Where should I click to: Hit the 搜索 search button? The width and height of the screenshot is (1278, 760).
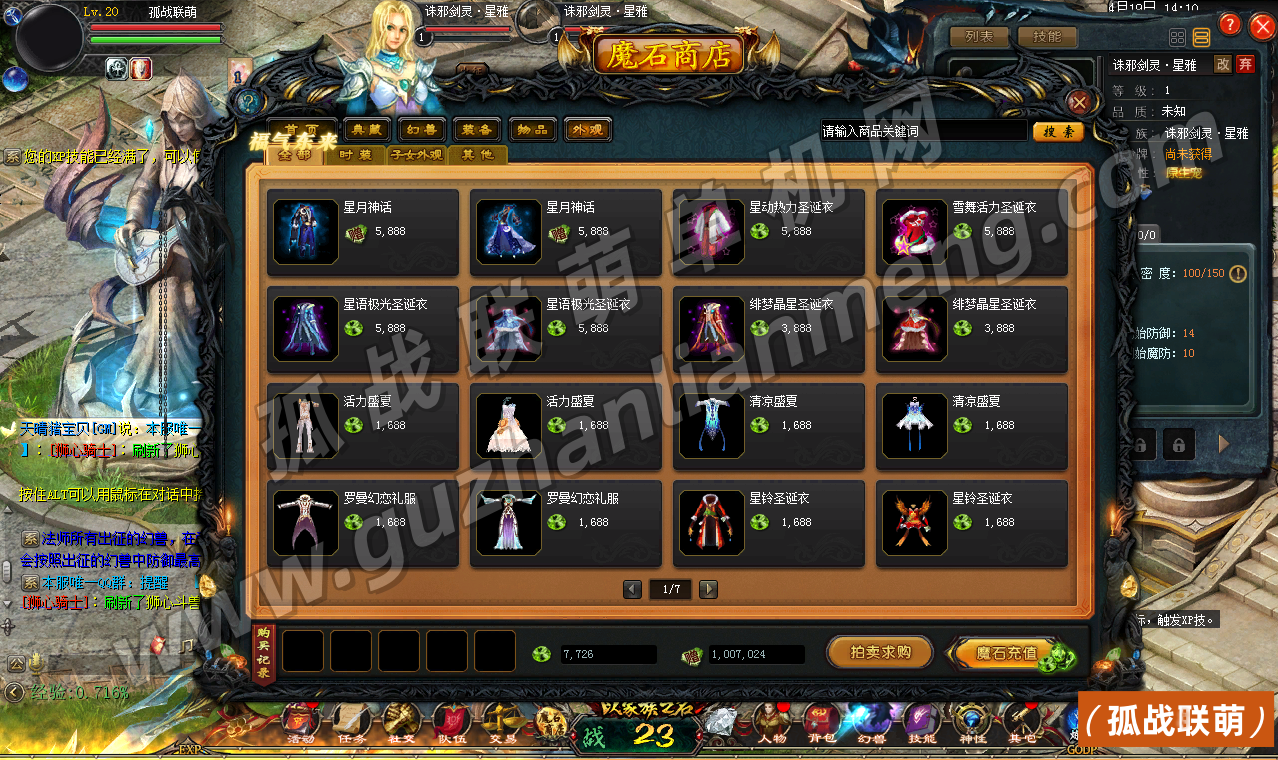pos(1057,131)
